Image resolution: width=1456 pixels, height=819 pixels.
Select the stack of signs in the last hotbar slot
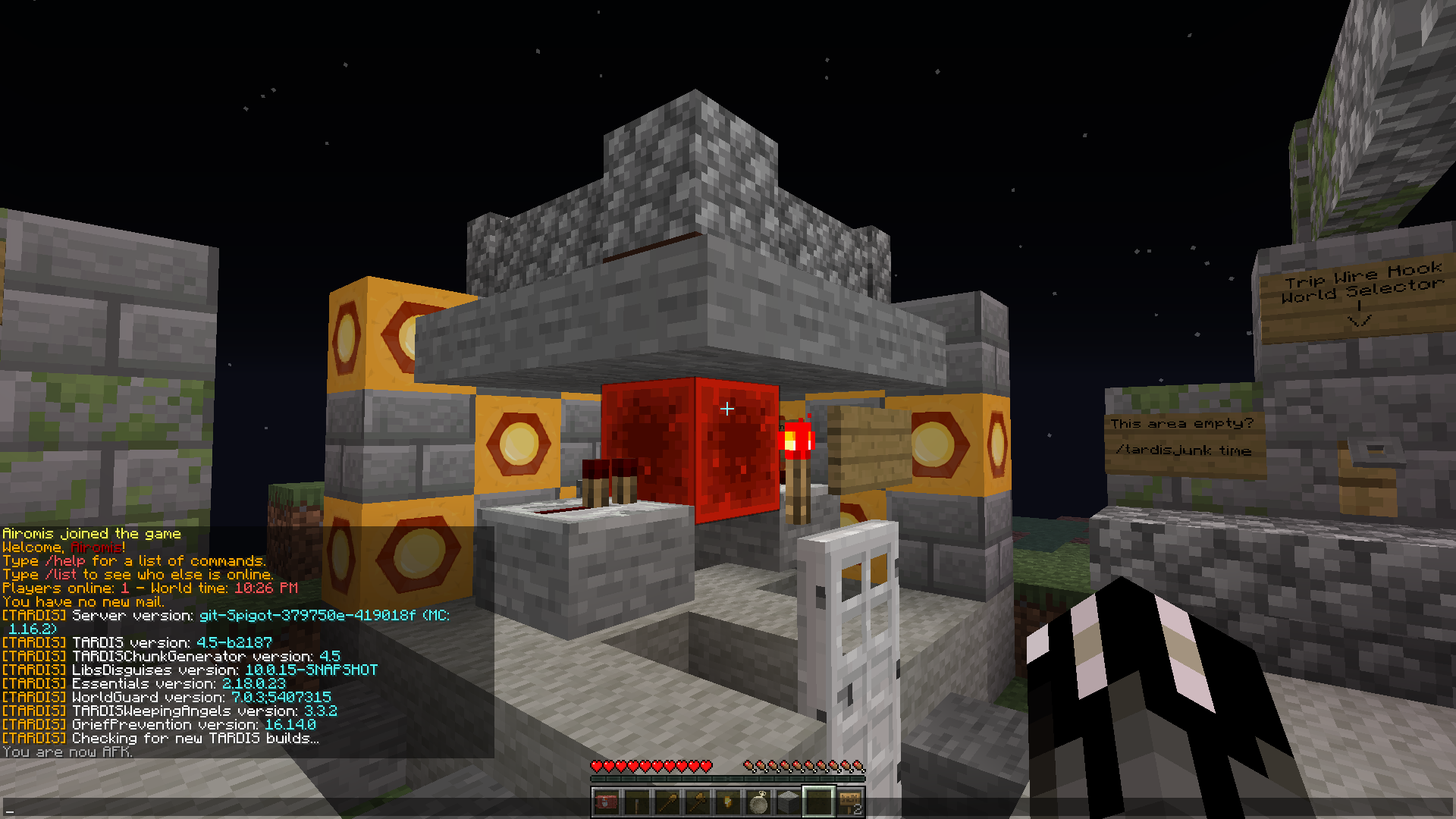(x=849, y=802)
